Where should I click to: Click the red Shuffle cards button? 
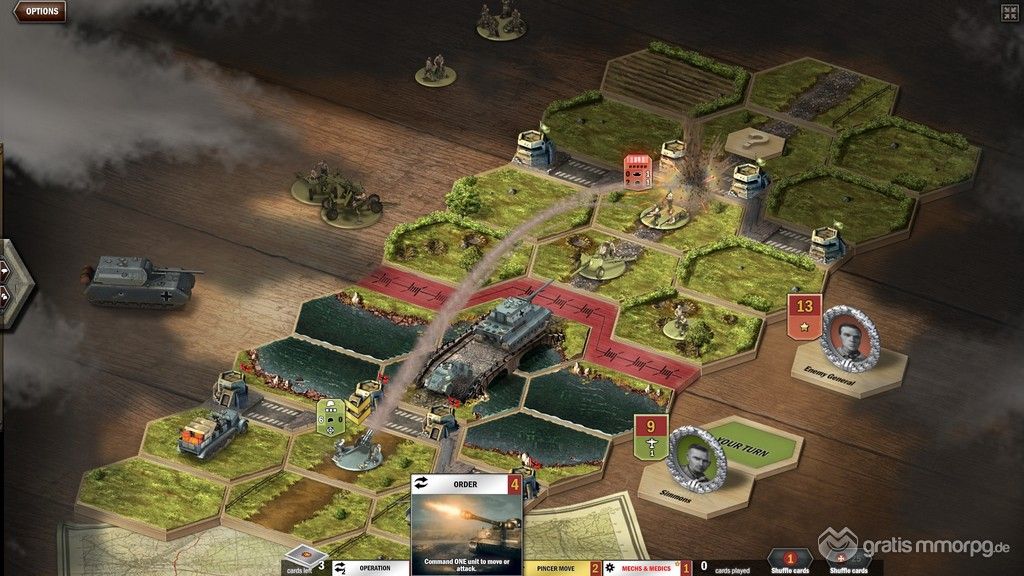pos(788,560)
